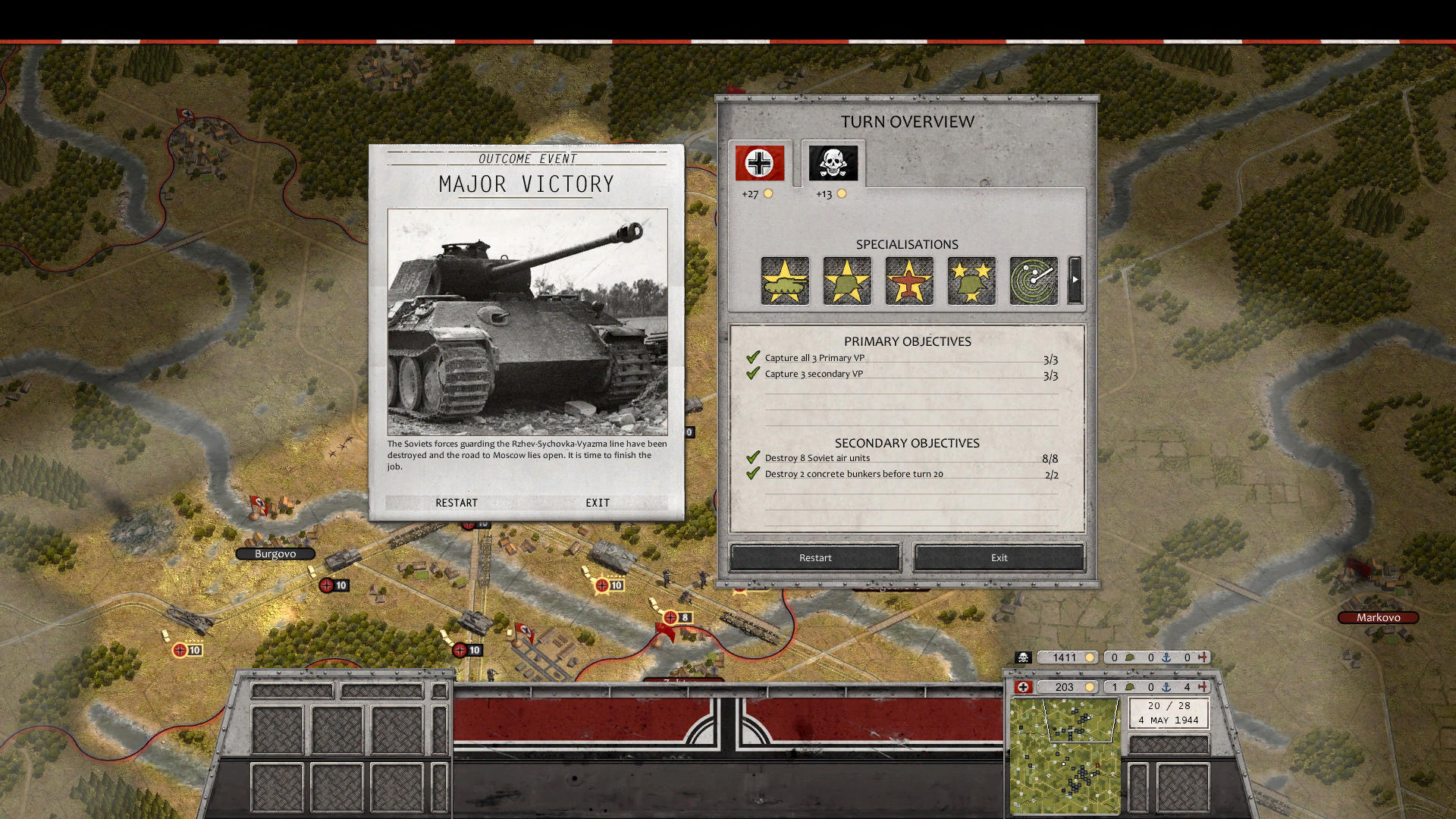Click the anchor icon beside the German resources
This screenshot has height=819, width=1456.
point(1166,688)
